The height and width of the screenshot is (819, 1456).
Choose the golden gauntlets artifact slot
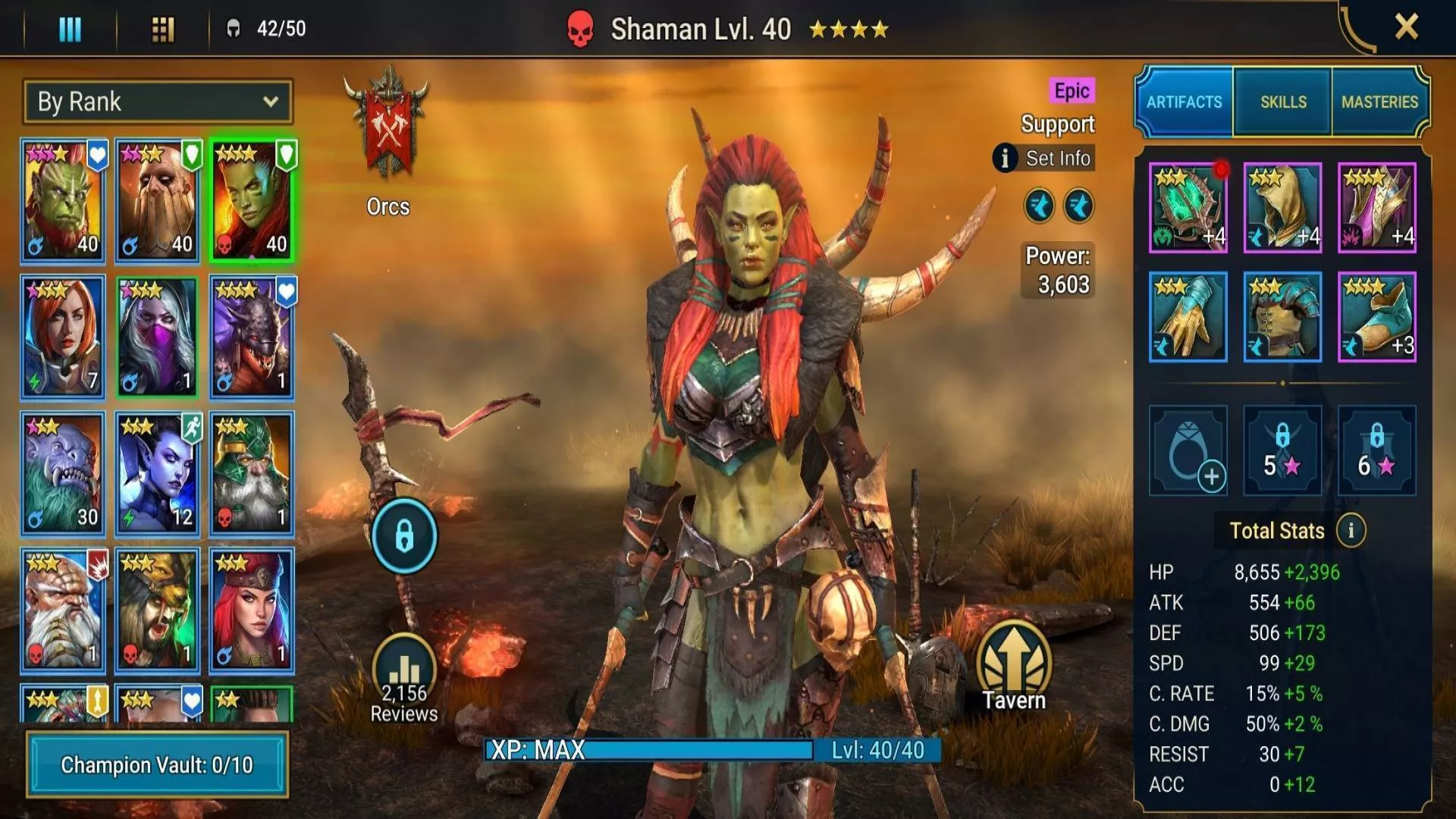point(1188,316)
